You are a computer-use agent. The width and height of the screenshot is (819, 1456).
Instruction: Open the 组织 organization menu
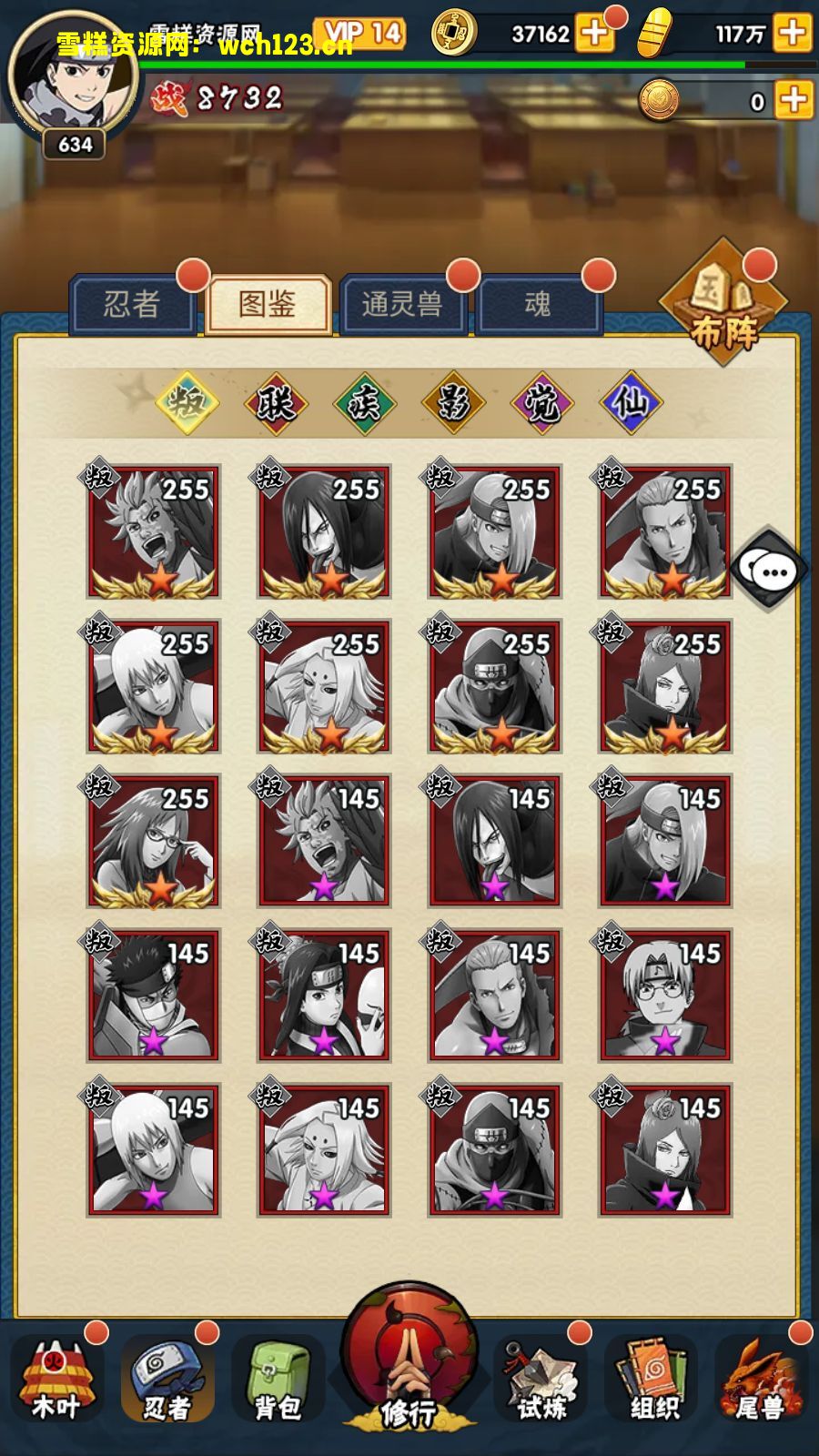654,1380
